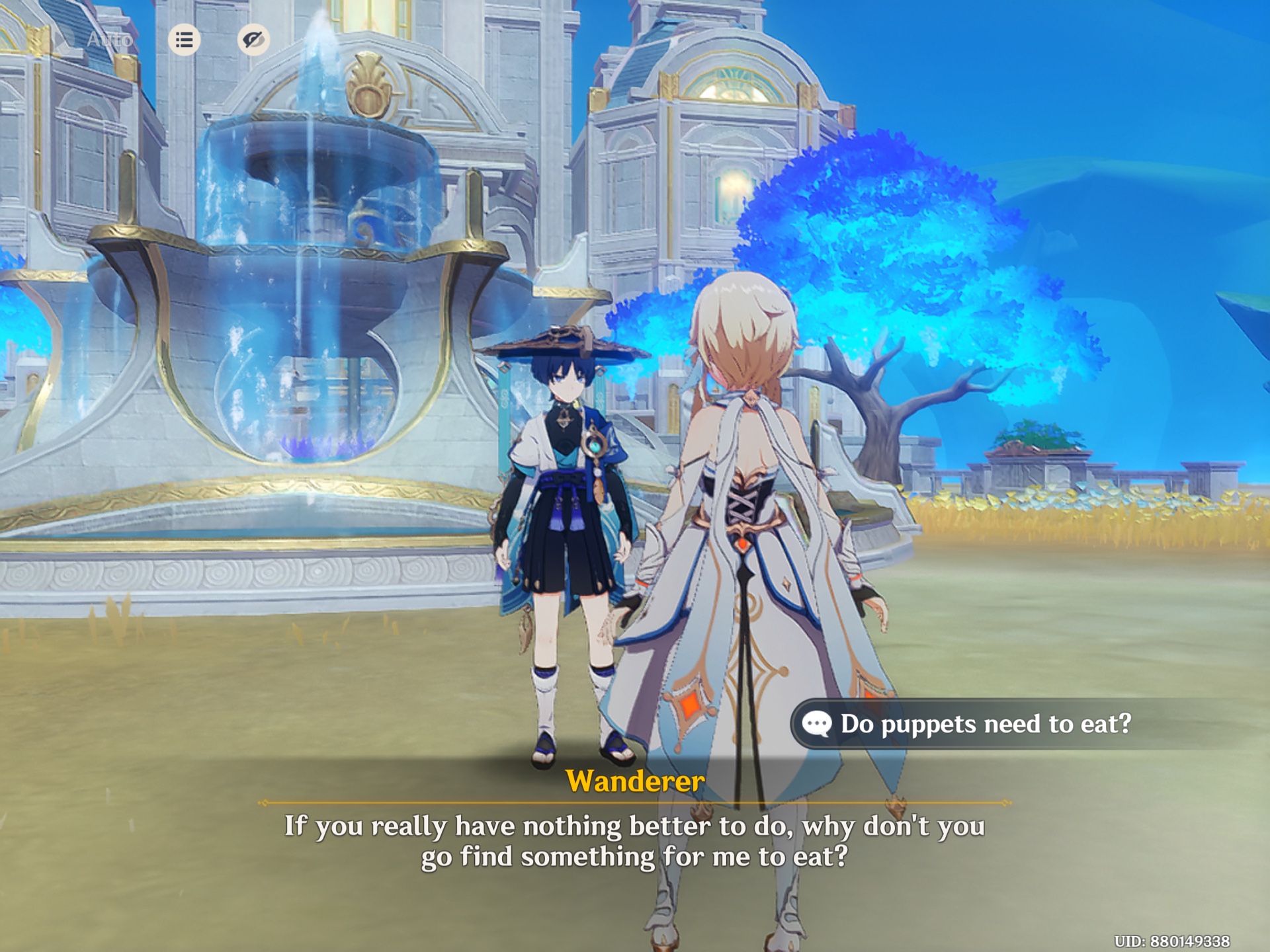Image resolution: width=1270 pixels, height=952 pixels.
Task: Hide the UI with the crossed-eye icon
Action: 255,40
